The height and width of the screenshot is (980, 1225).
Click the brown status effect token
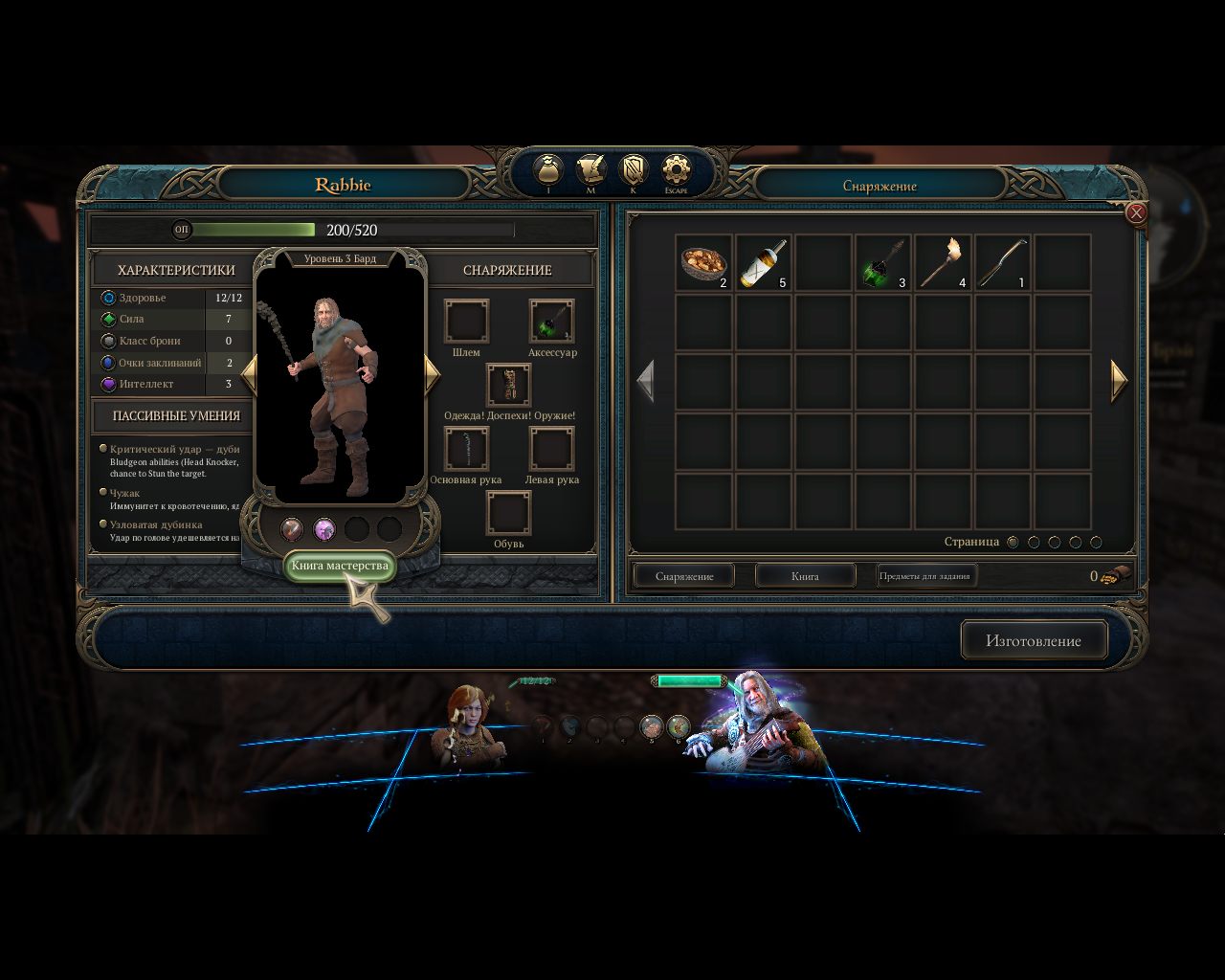tap(292, 527)
